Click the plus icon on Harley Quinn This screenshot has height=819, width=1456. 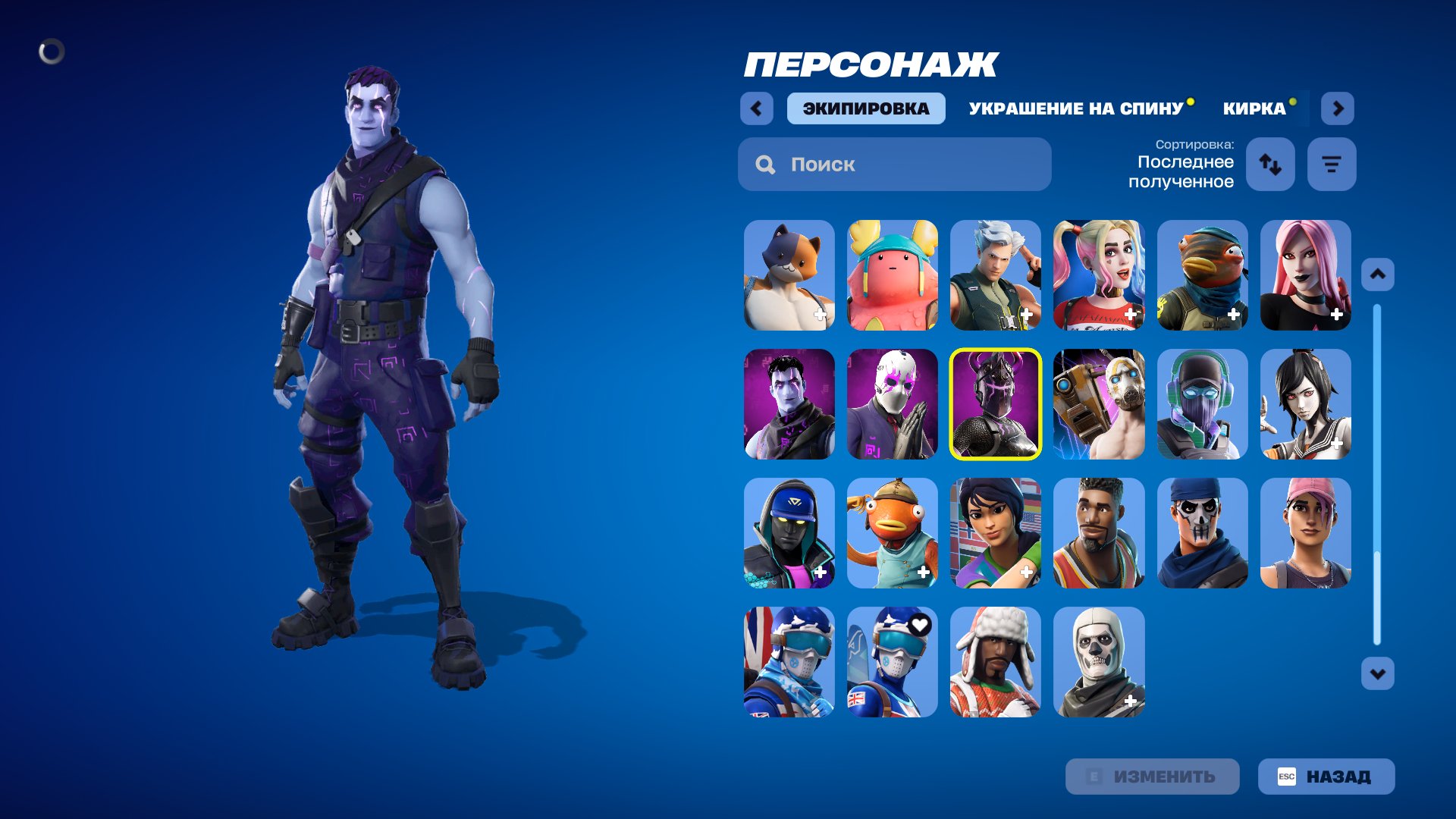point(1129,313)
